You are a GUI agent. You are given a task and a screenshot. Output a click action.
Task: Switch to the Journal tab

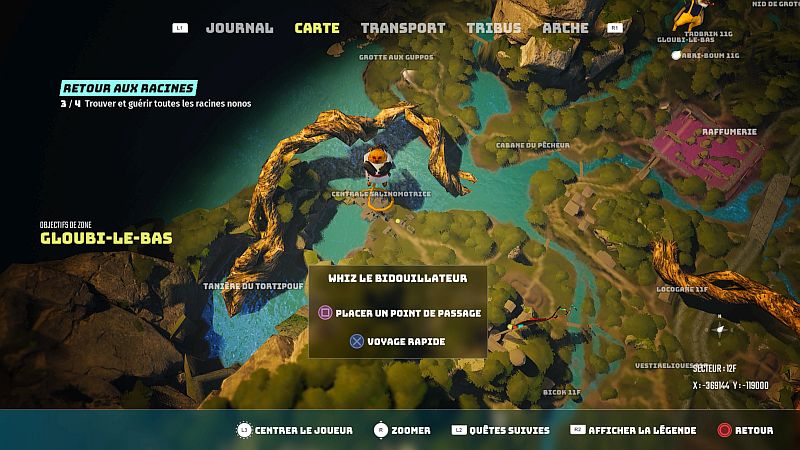[239, 28]
